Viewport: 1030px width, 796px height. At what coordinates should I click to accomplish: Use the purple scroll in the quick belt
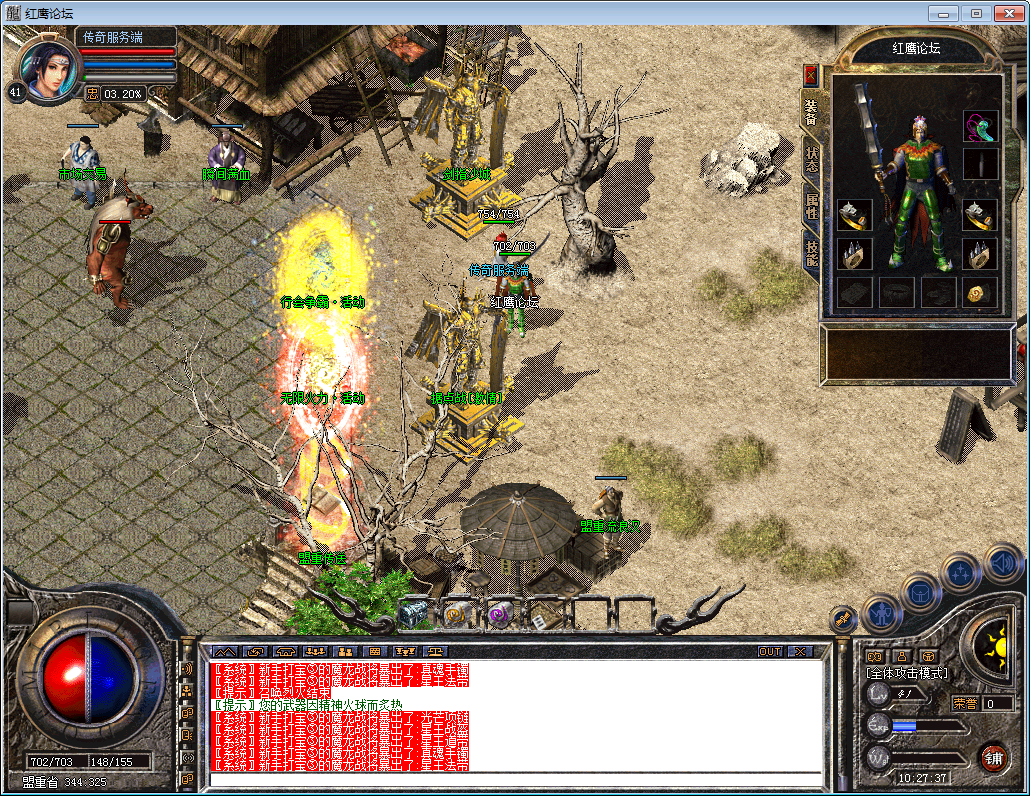[497, 613]
